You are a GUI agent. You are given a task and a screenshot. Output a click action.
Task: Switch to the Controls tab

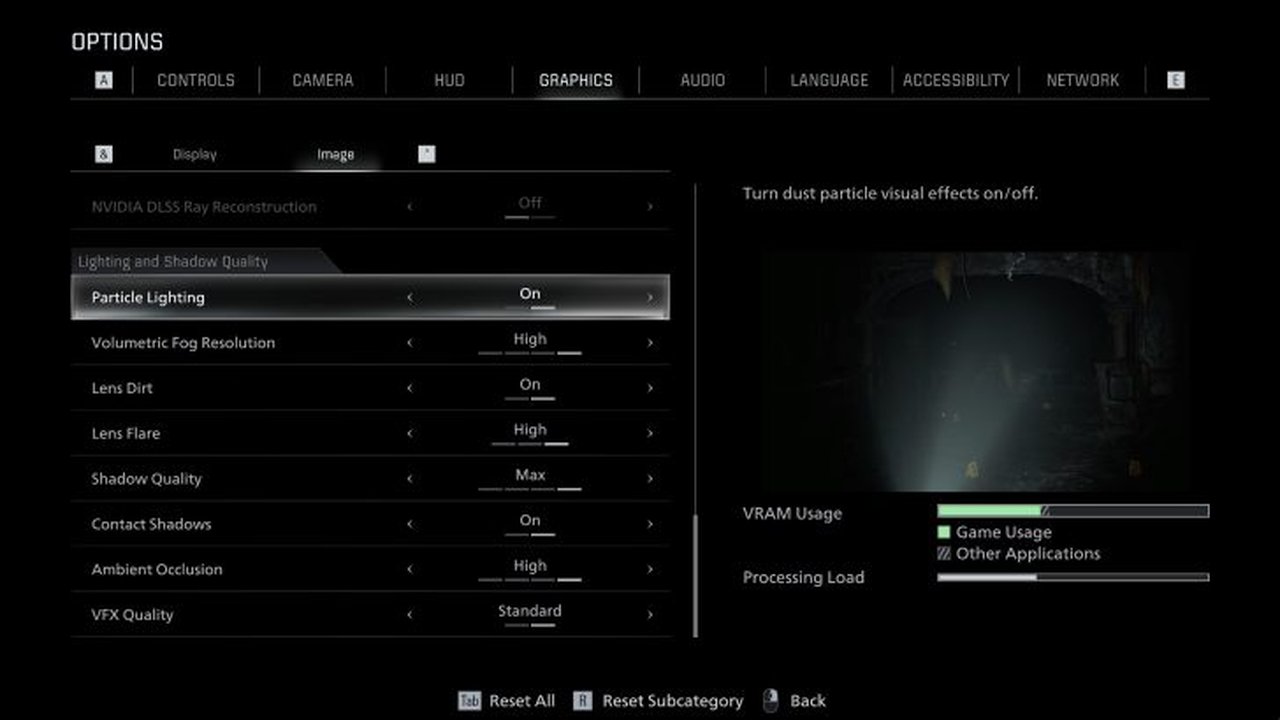(x=196, y=80)
